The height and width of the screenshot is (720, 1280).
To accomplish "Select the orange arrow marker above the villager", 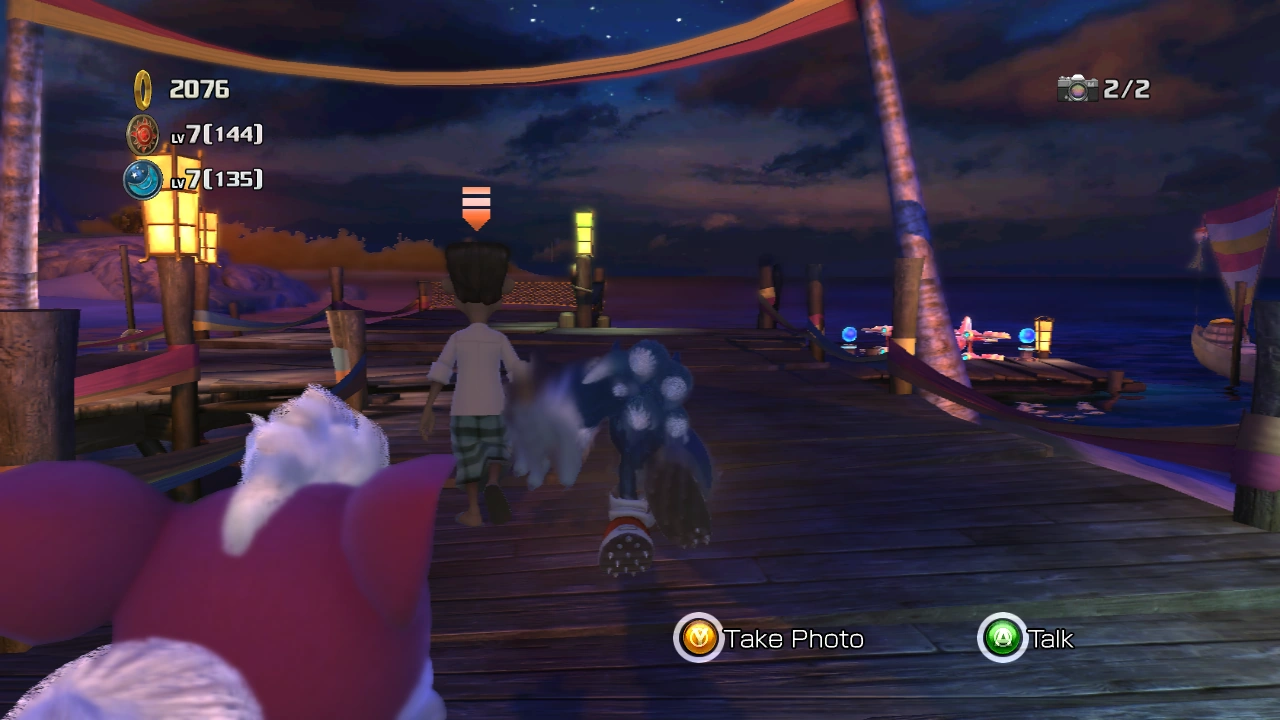I will coord(476,207).
